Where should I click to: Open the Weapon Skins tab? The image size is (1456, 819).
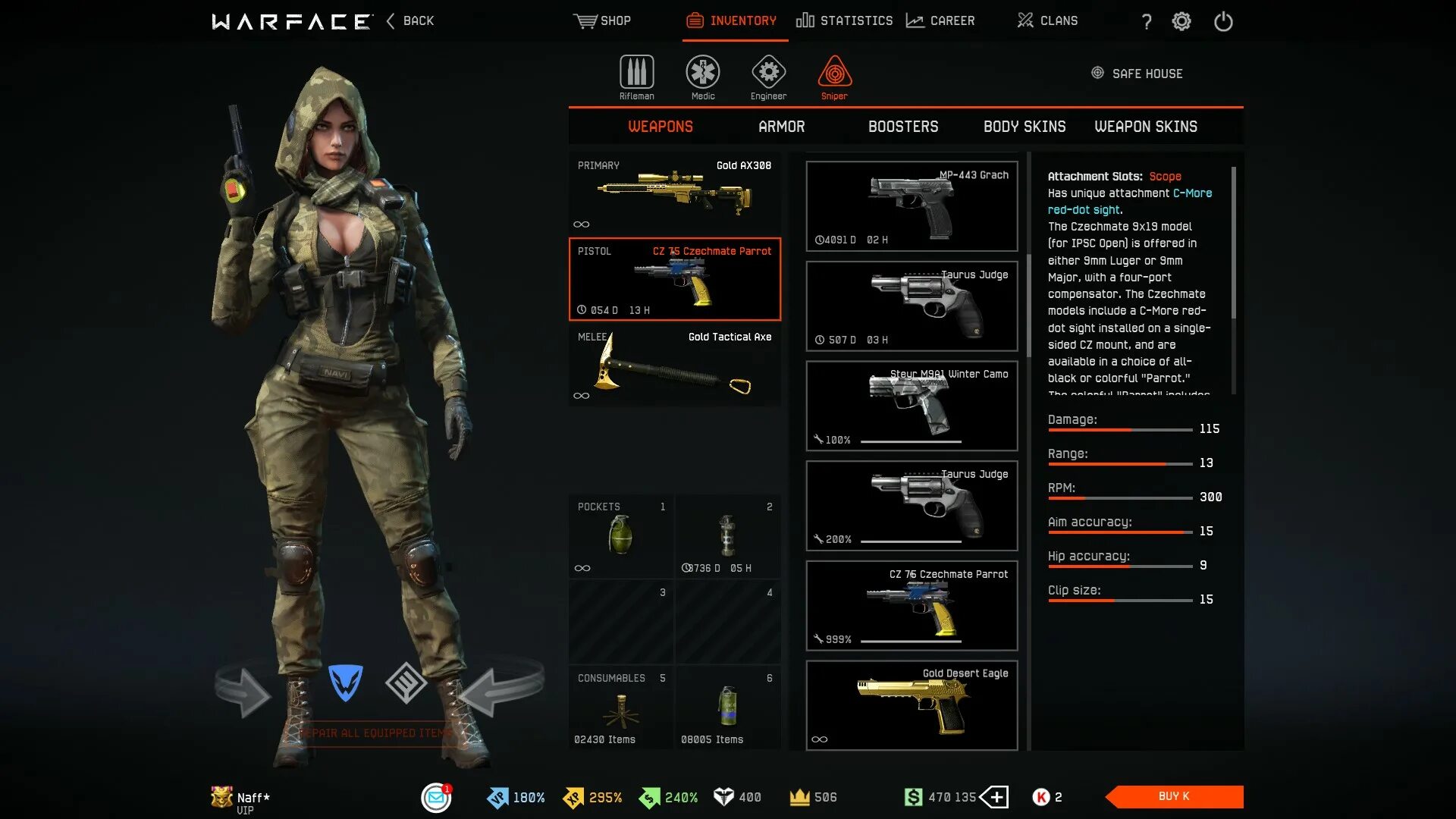[1145, 127]
